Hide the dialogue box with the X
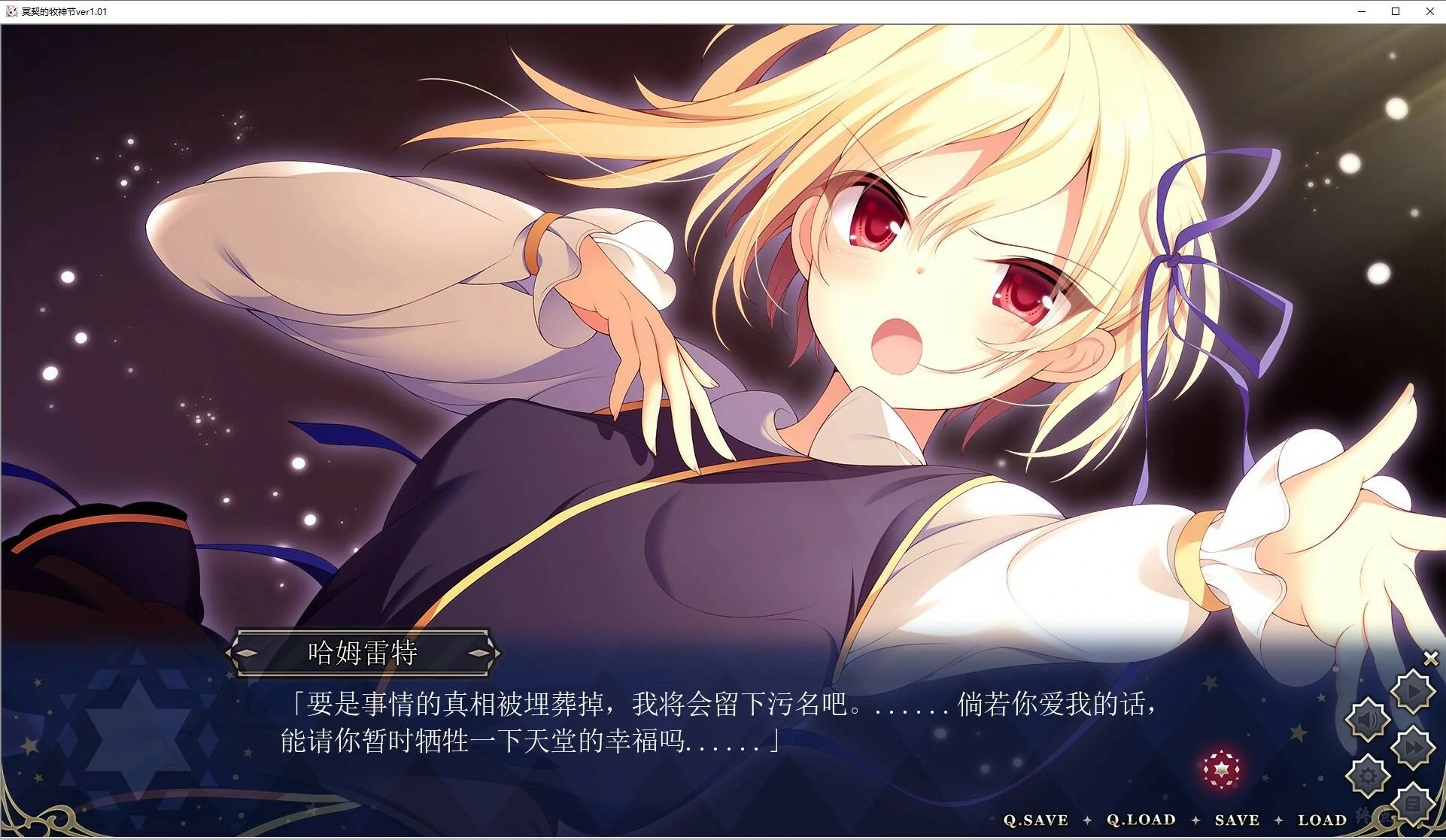 tap(1429, 657)
